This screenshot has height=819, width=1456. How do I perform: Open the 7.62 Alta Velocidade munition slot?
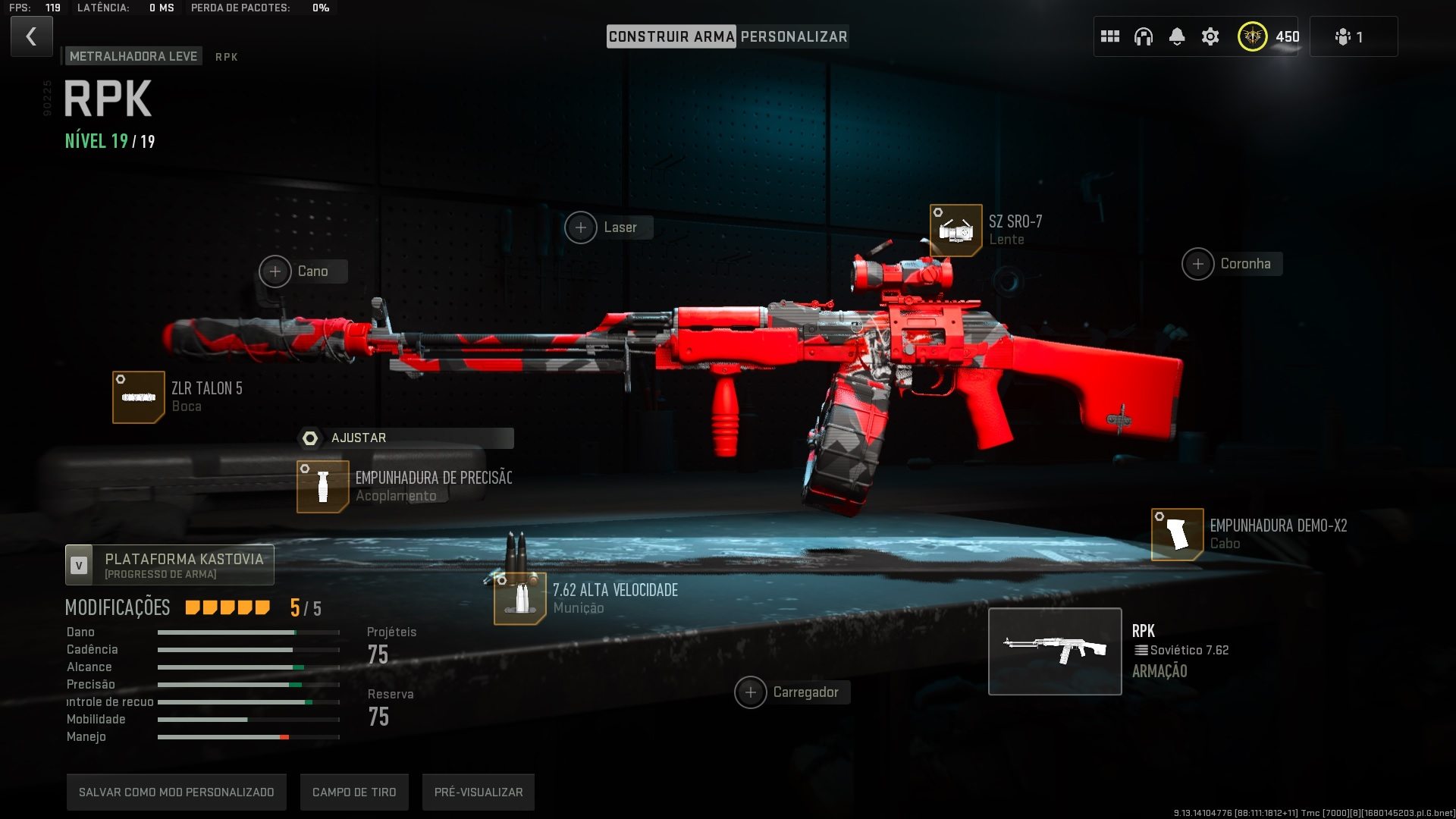[x=520, y=599]
